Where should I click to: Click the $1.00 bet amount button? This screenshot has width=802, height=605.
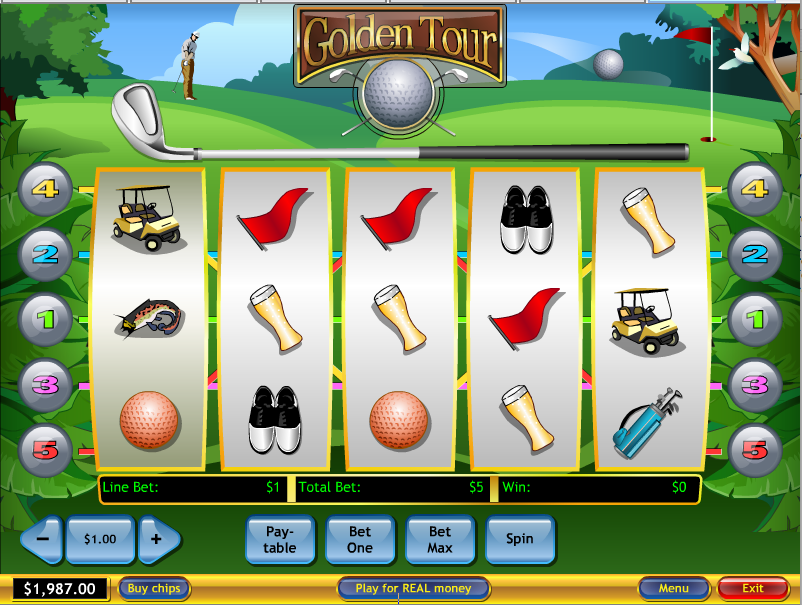click(x=100, y=539)
